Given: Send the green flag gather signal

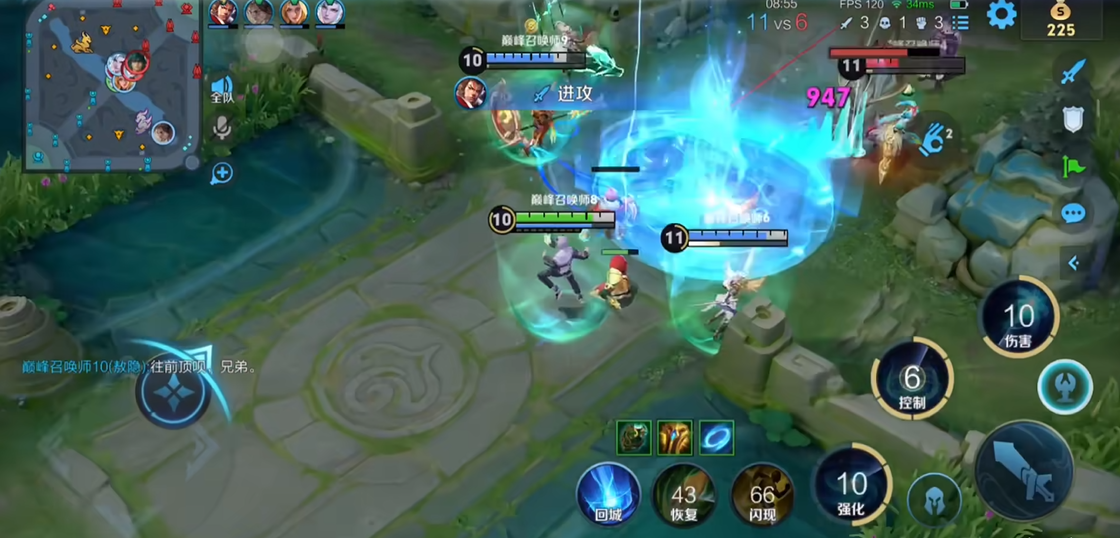Looking at the screenshot, I should tap(1073, 166).
